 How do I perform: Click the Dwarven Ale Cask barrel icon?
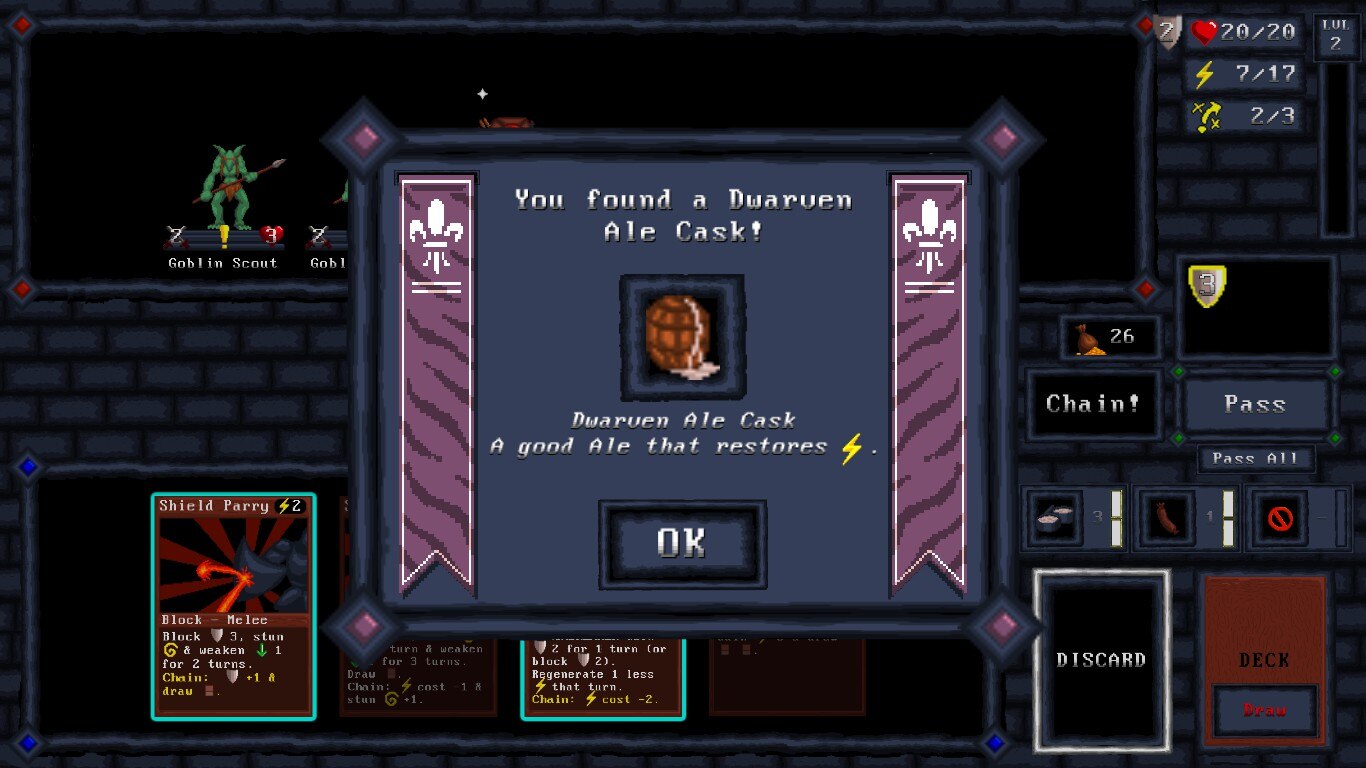[x=681, y=335]
